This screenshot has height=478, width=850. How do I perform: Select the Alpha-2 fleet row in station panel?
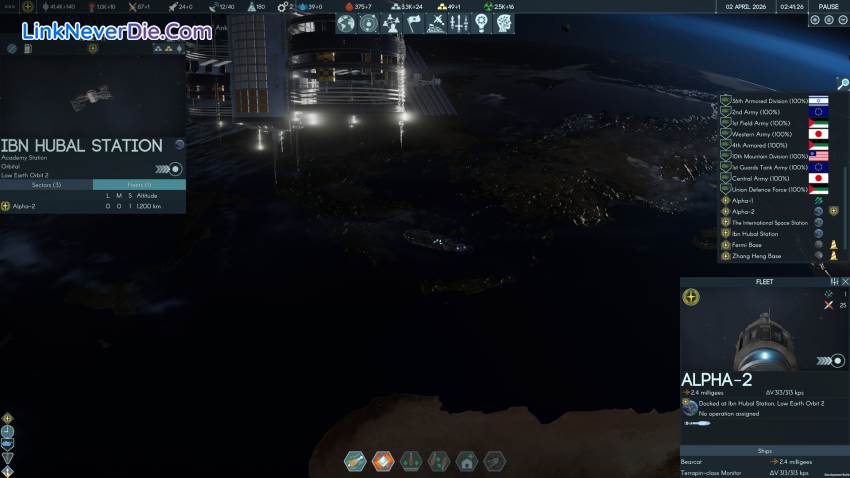pos(20,206)
